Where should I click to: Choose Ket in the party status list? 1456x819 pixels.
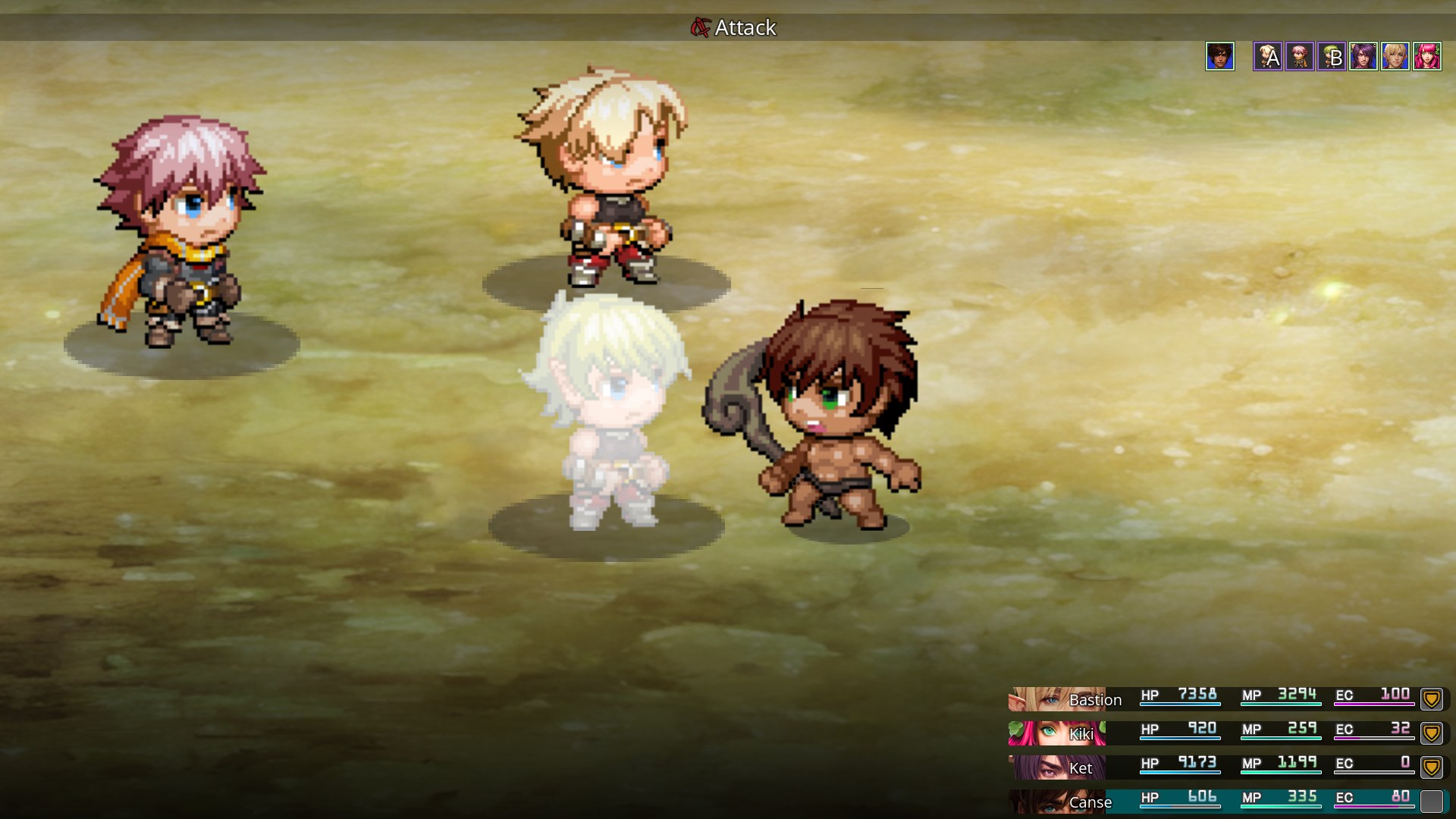1080,767
